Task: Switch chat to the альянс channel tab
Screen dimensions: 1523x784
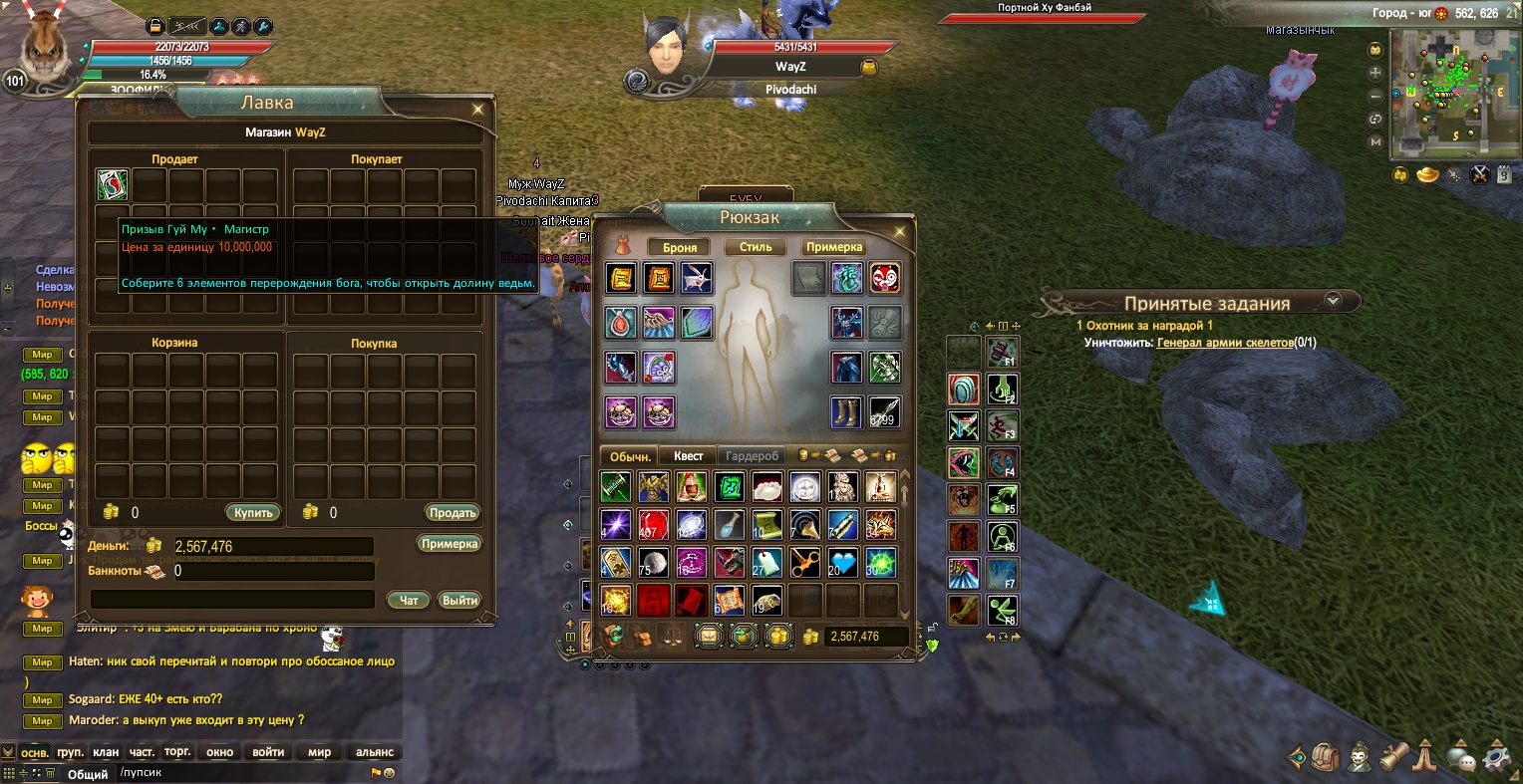Action: click(x=375, y=752)
